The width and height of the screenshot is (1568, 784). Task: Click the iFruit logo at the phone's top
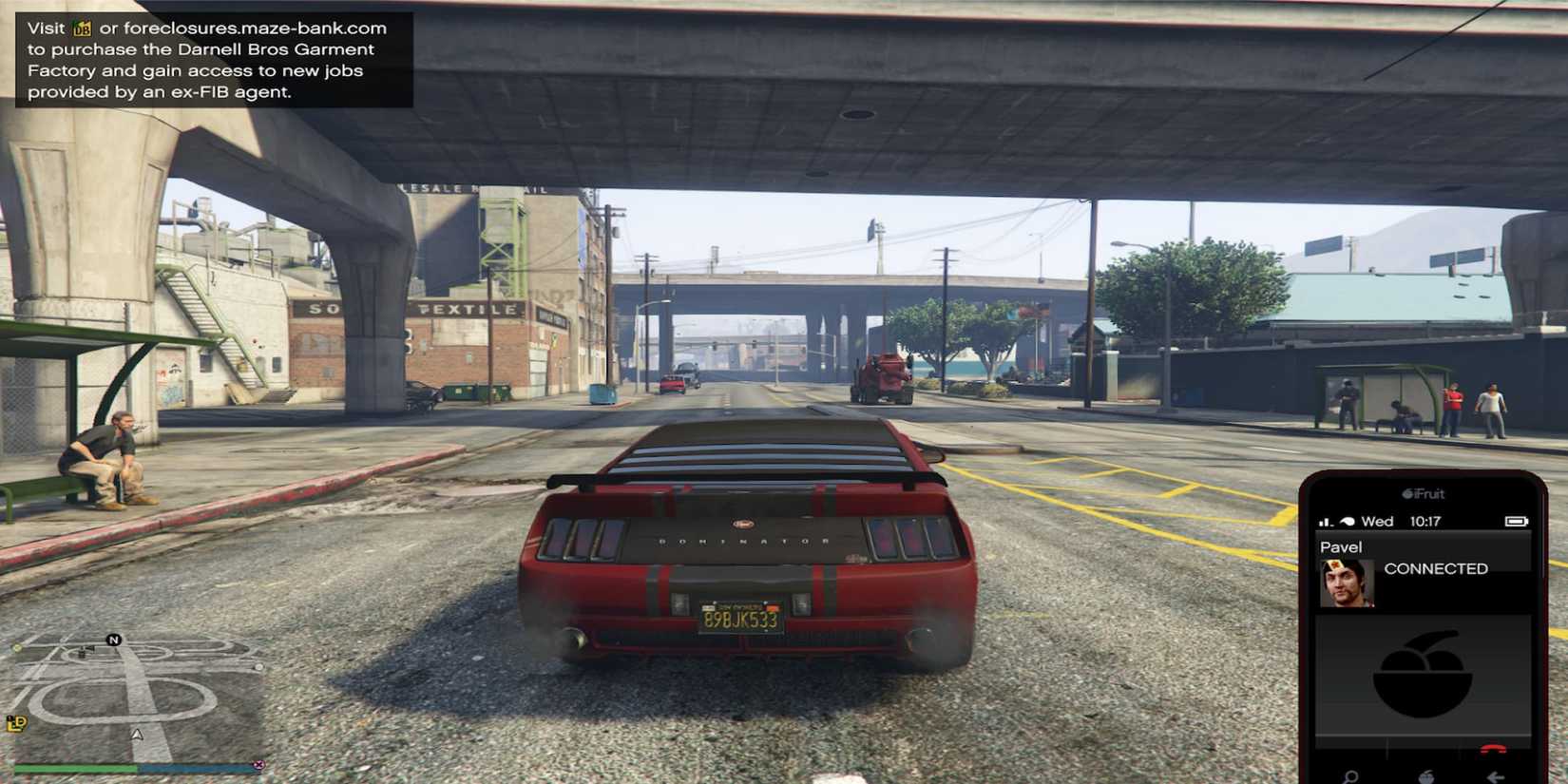[1423, 494]
